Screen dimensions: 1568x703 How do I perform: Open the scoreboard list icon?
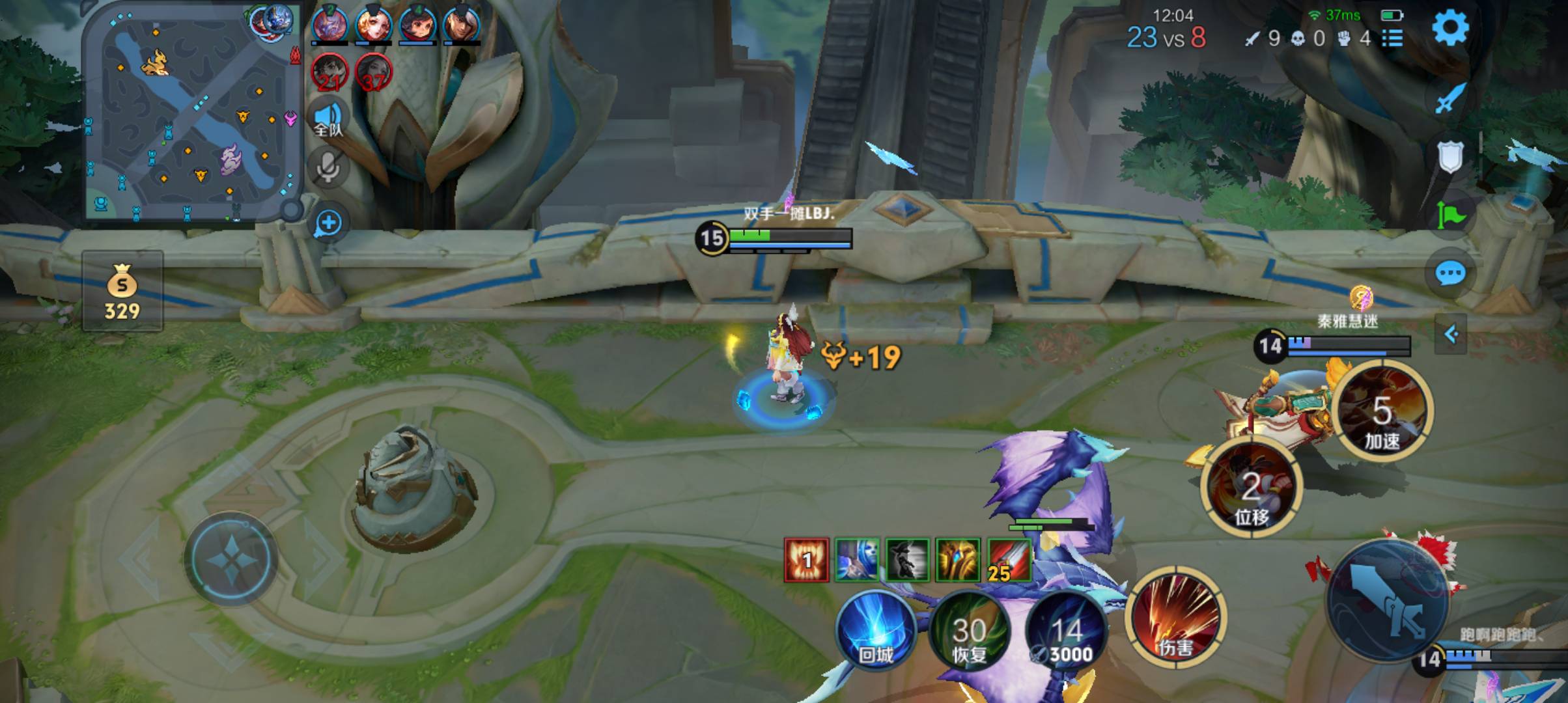coord(1392,38)
